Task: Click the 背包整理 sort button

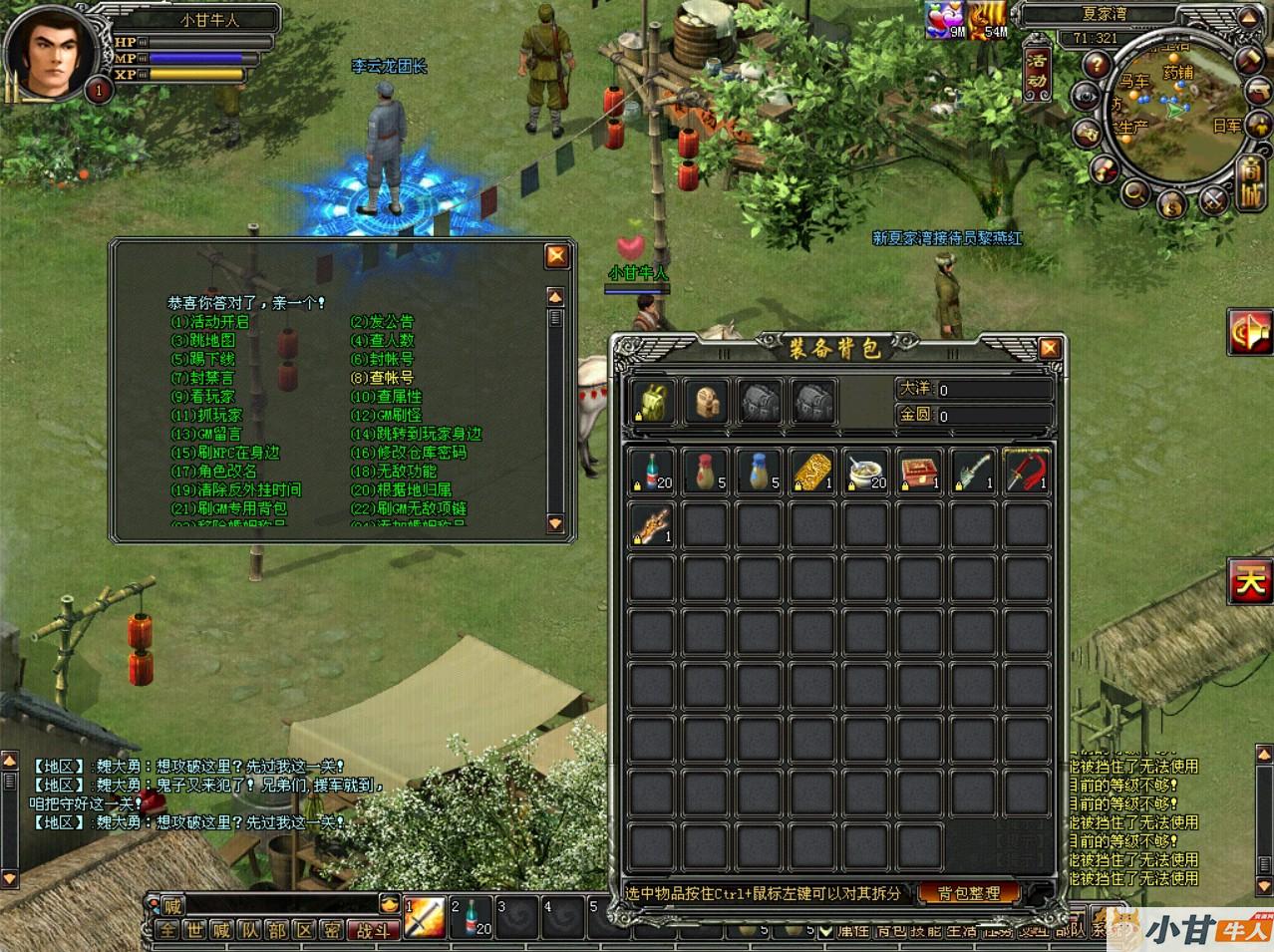Action: pos(969,893)
